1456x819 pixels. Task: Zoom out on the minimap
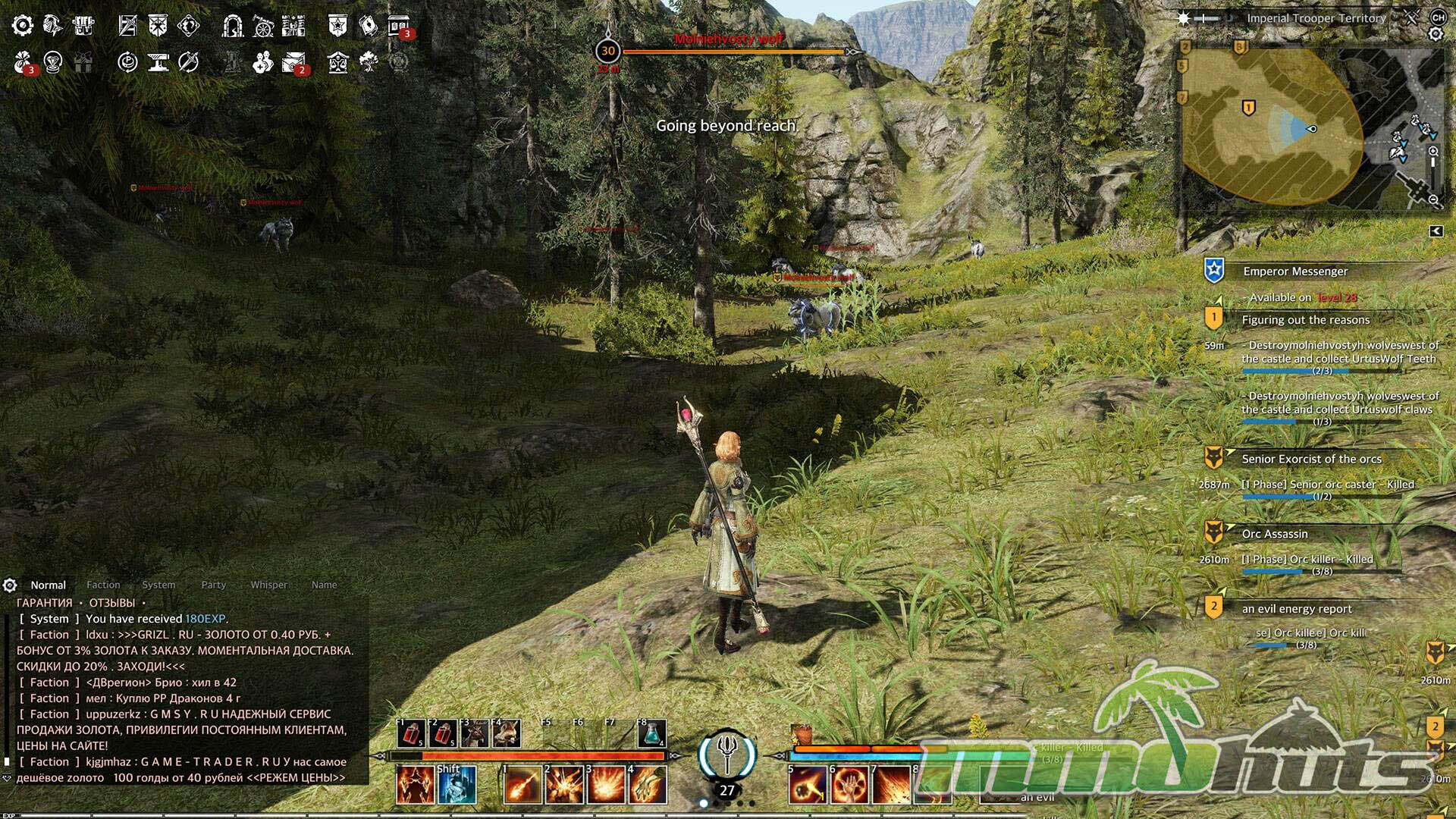(x=1433, y=200)
